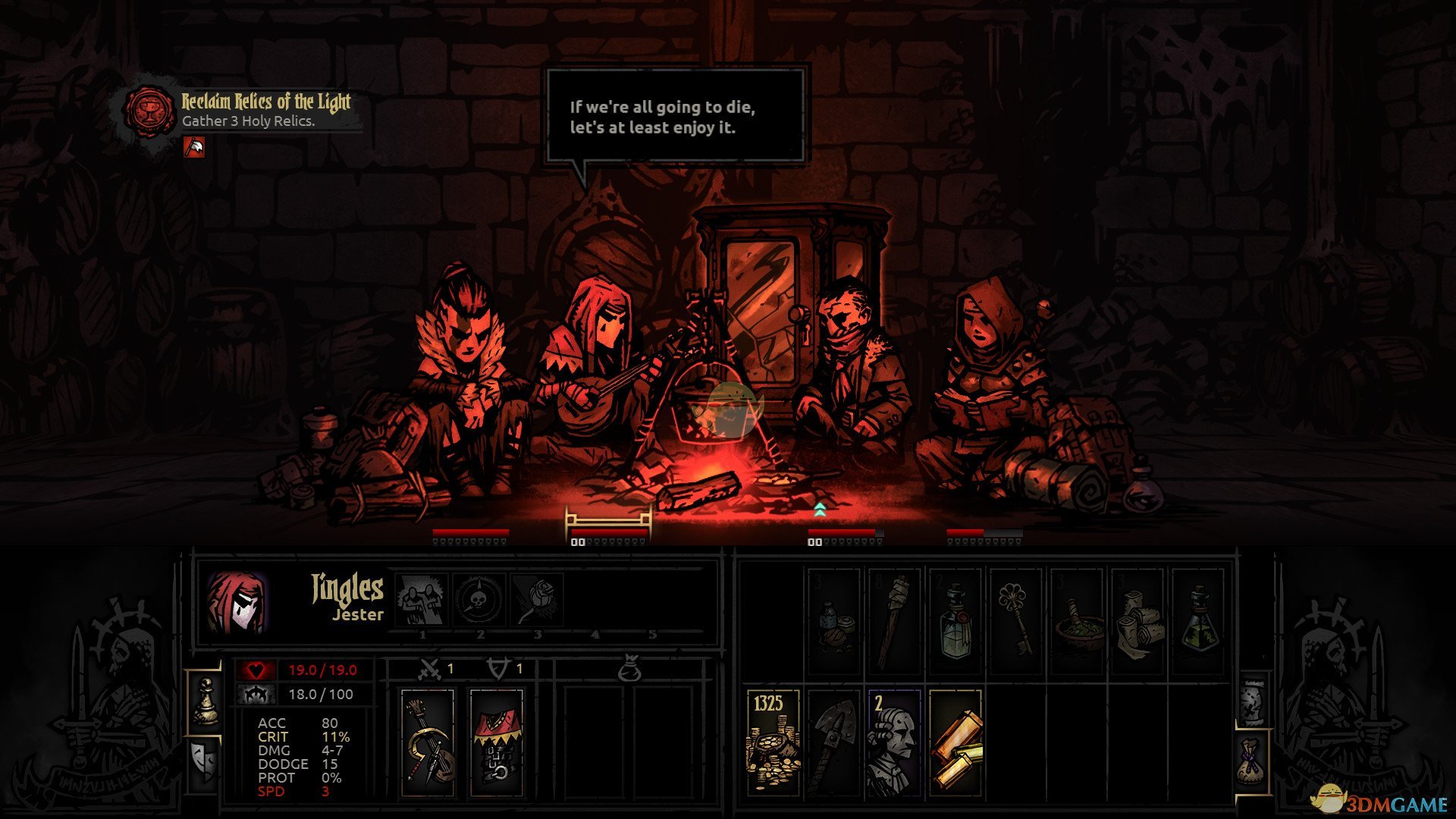The height and width of the screenshot is (819, 1456).
Task: Select the green antivenom flask slot
Action: point(1197,622)
